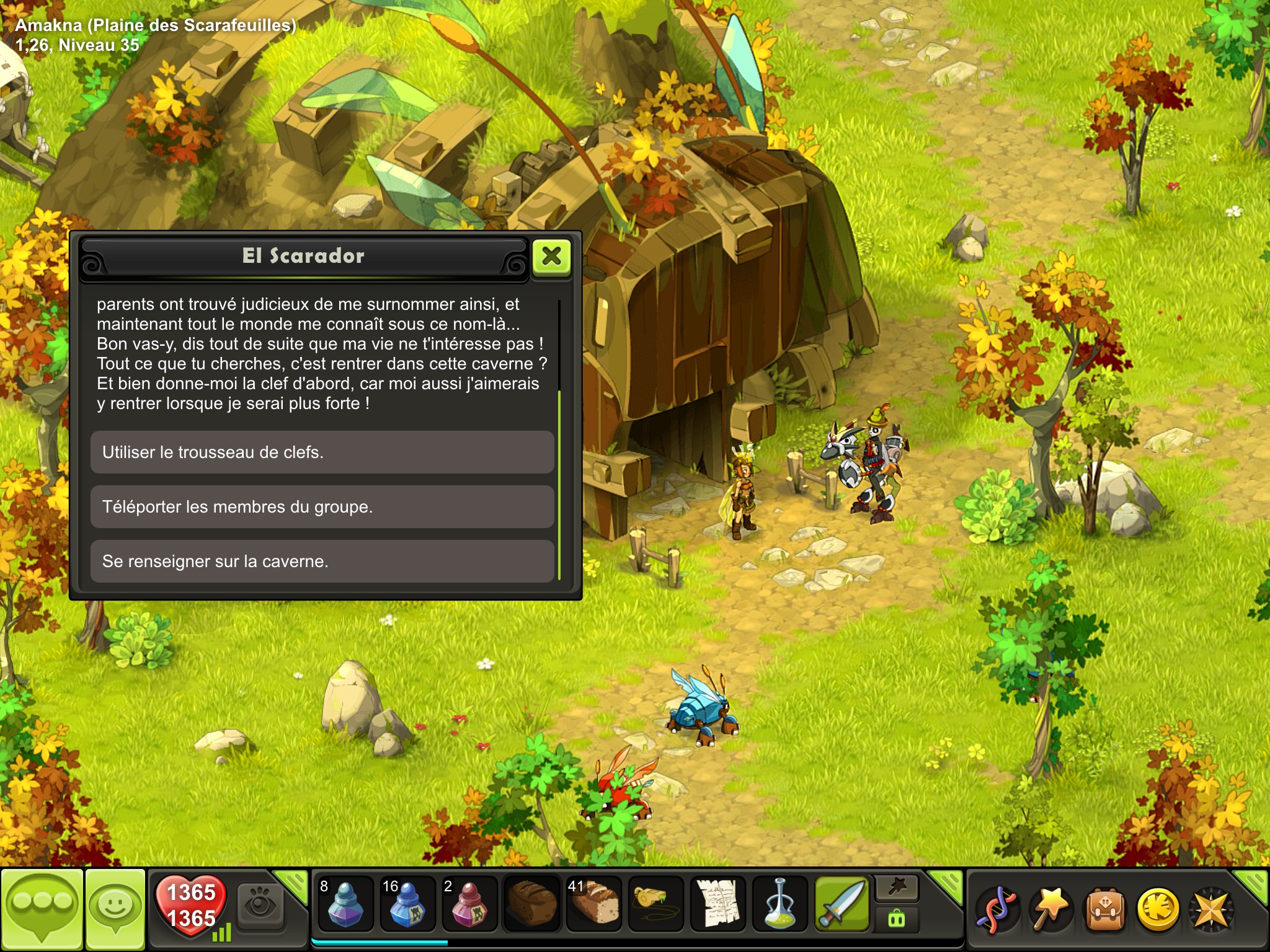Close the El Scarador dialogue window
This screenshot has width=1270, height=952.
click(x=551, y=257)
